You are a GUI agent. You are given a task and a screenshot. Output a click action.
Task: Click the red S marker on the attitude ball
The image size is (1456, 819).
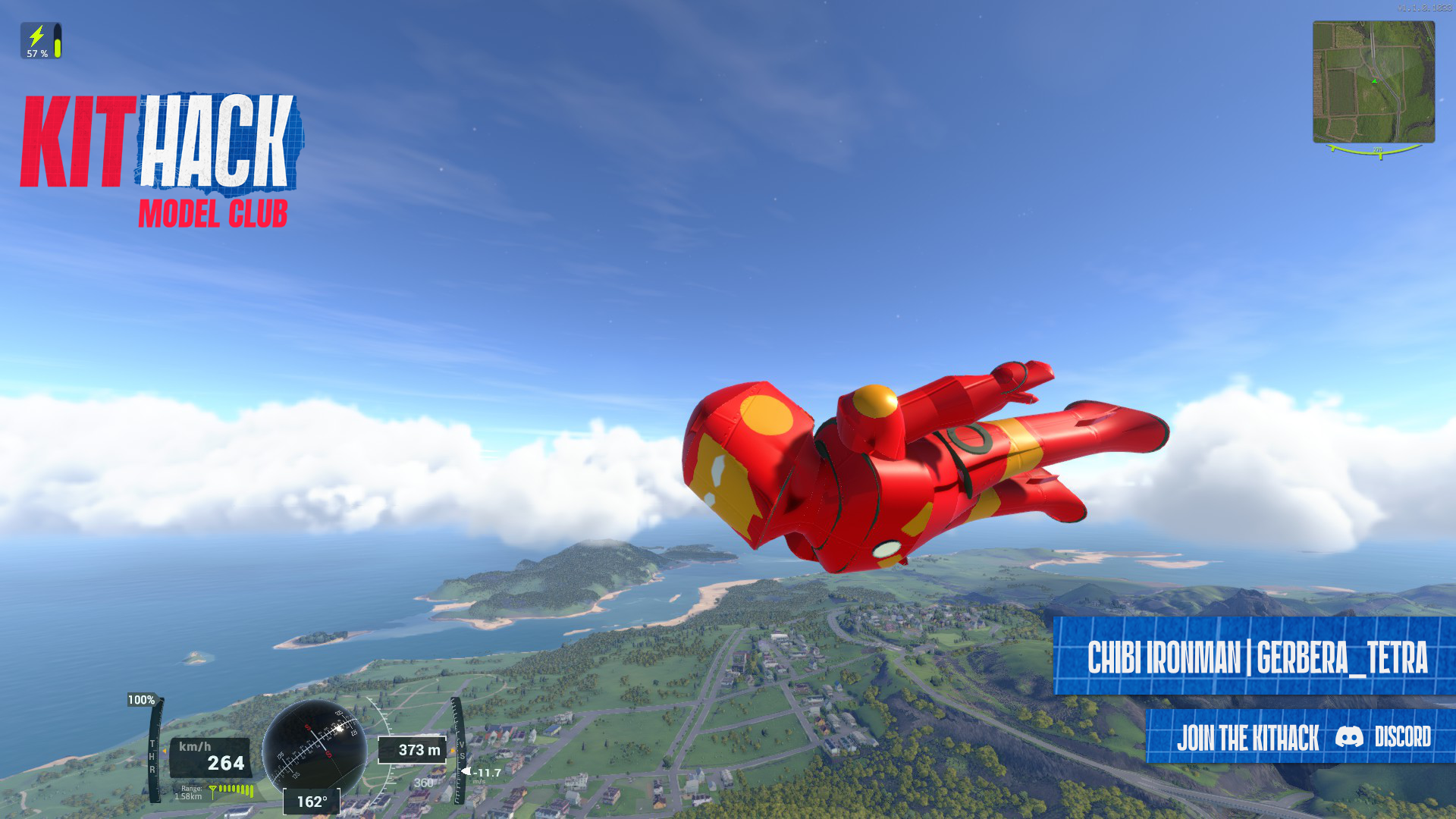click(309, 726)
